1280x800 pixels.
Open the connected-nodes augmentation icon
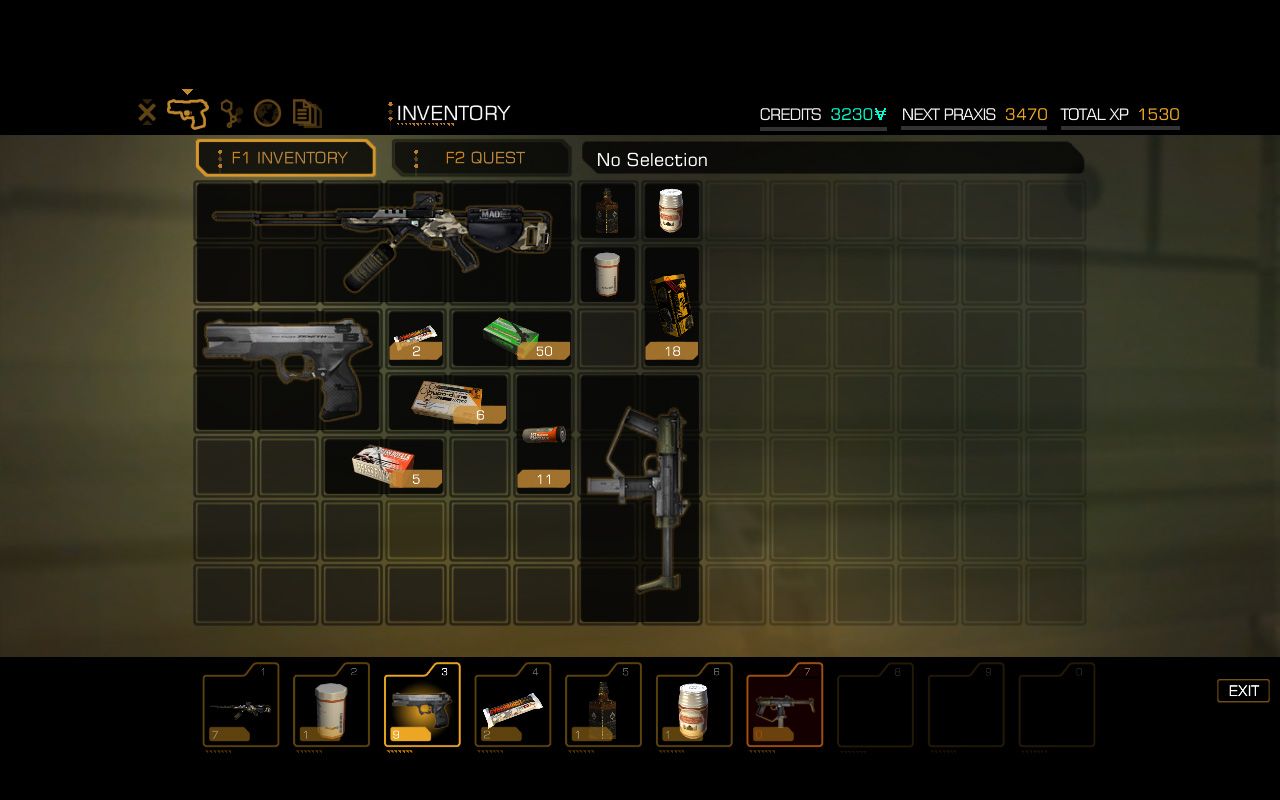click(231, 113)
